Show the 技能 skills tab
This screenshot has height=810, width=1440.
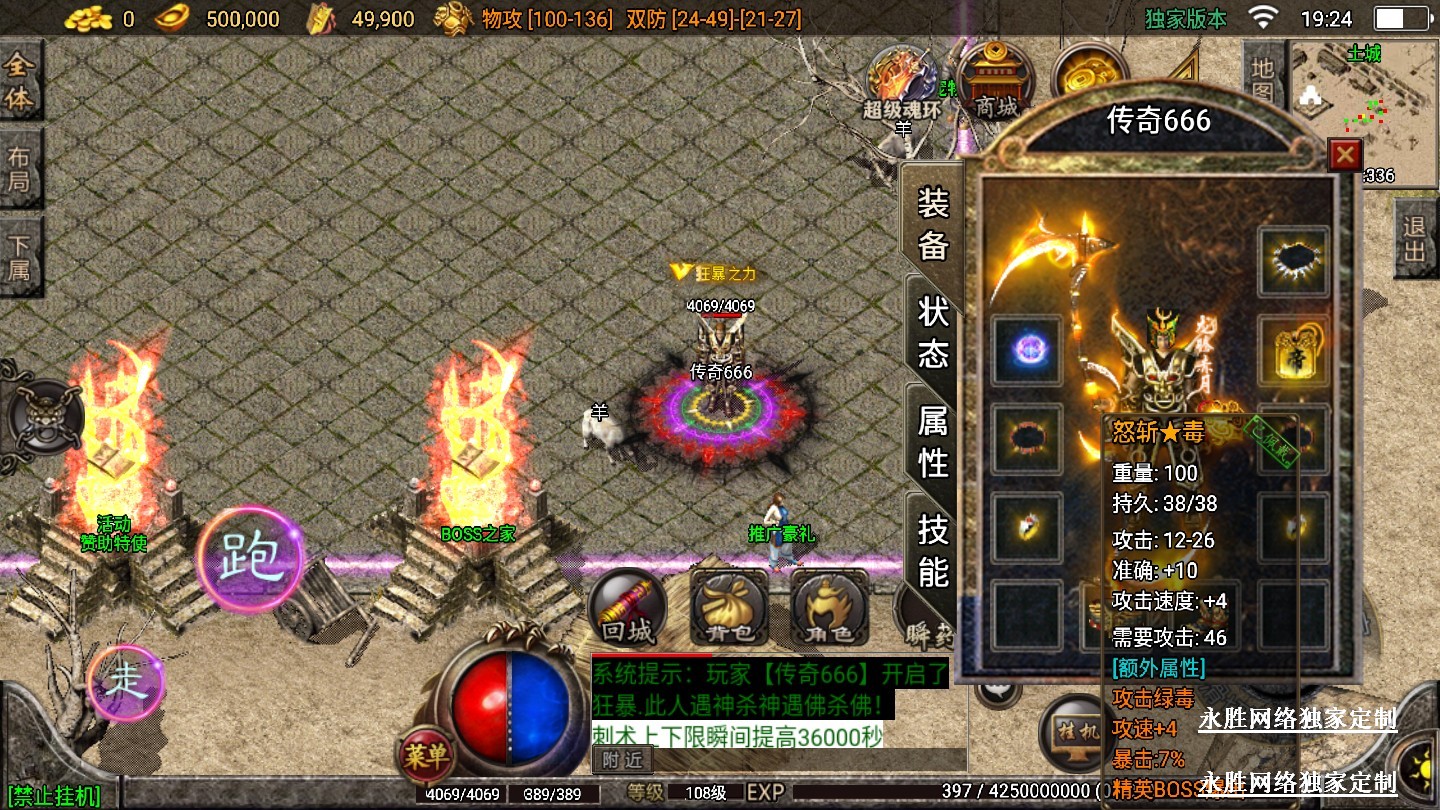(x=933, y=551)
